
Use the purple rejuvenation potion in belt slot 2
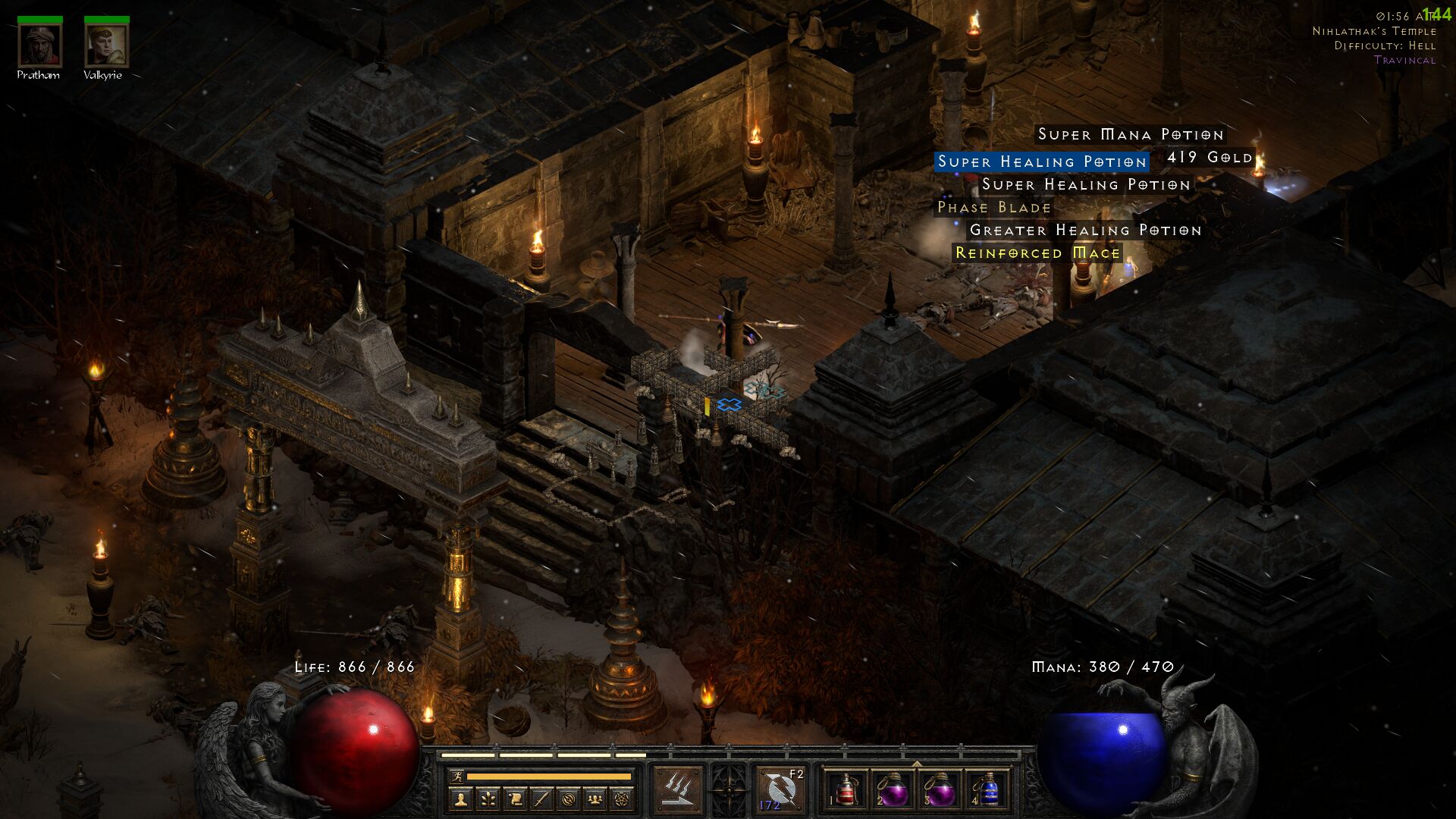(x=893, y=789)
